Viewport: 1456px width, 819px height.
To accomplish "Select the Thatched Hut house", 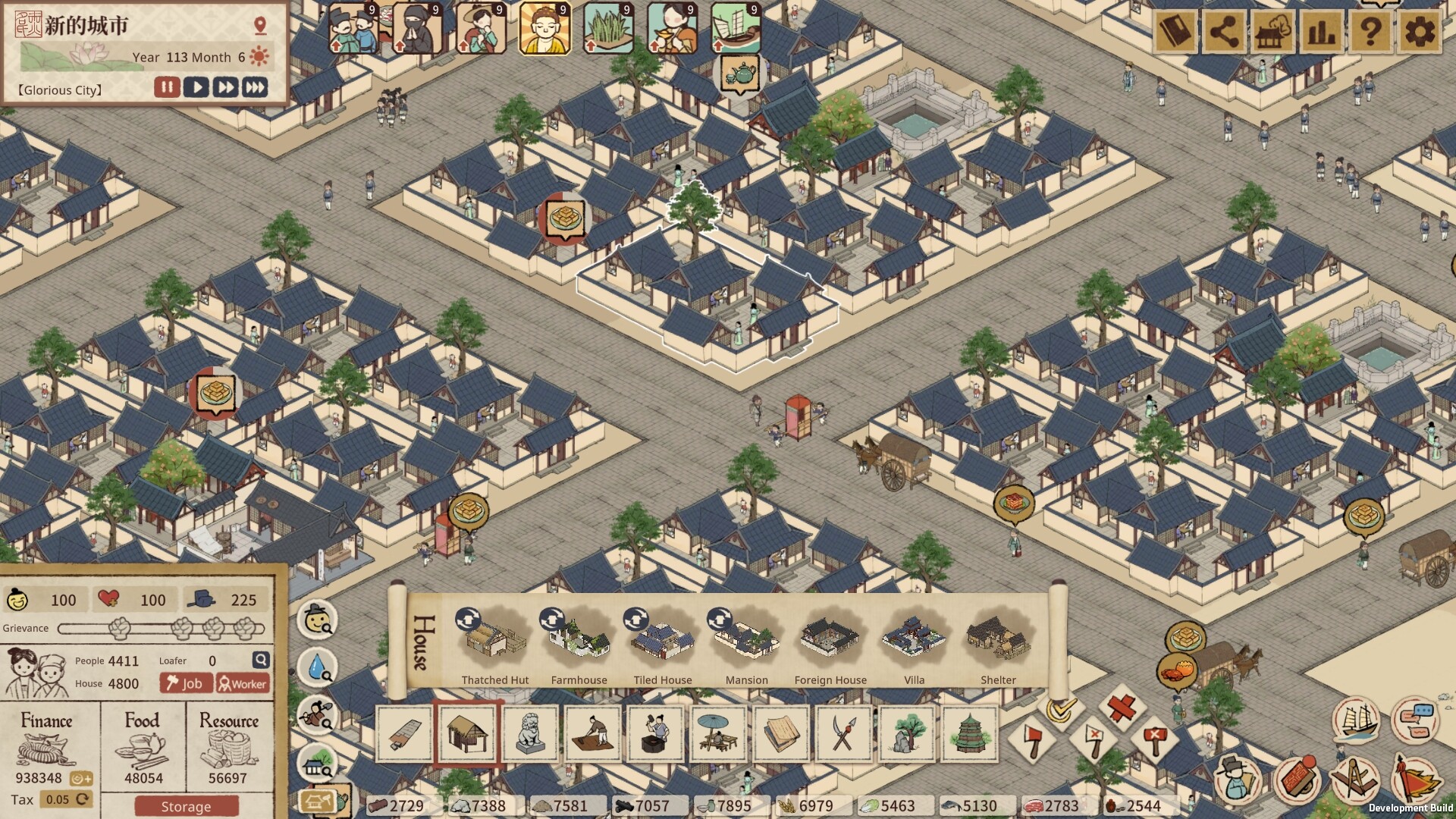I will pos(494,643).
